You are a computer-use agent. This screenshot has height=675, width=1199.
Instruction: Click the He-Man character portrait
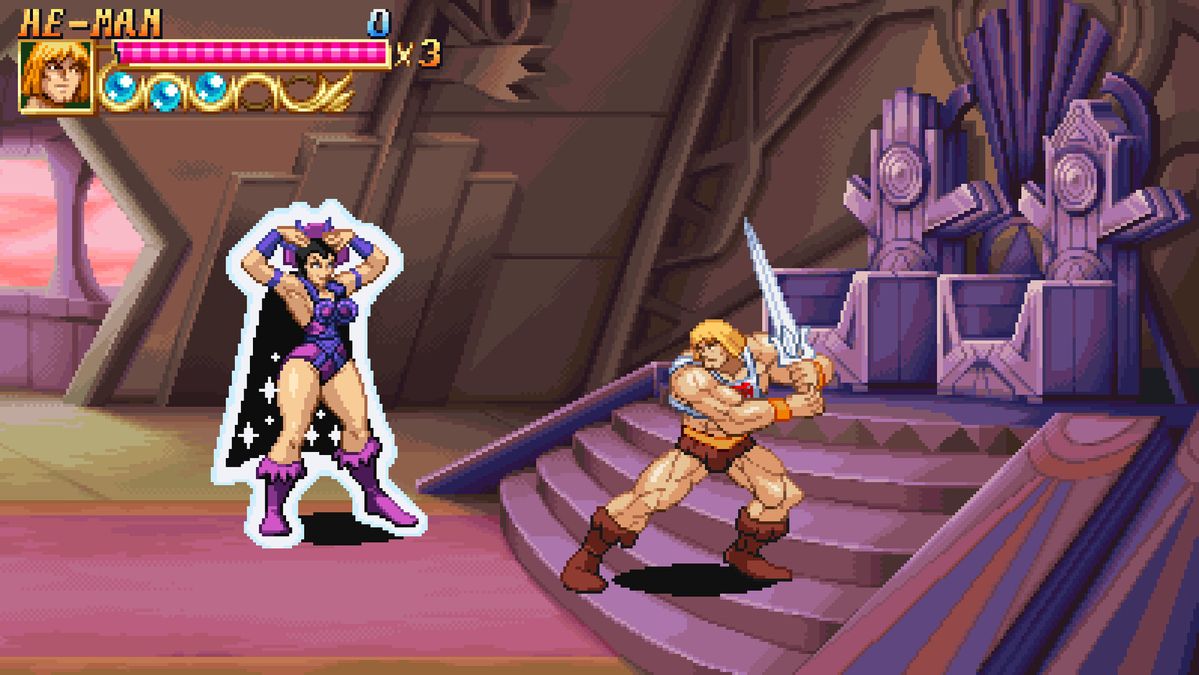pos(56,76)
